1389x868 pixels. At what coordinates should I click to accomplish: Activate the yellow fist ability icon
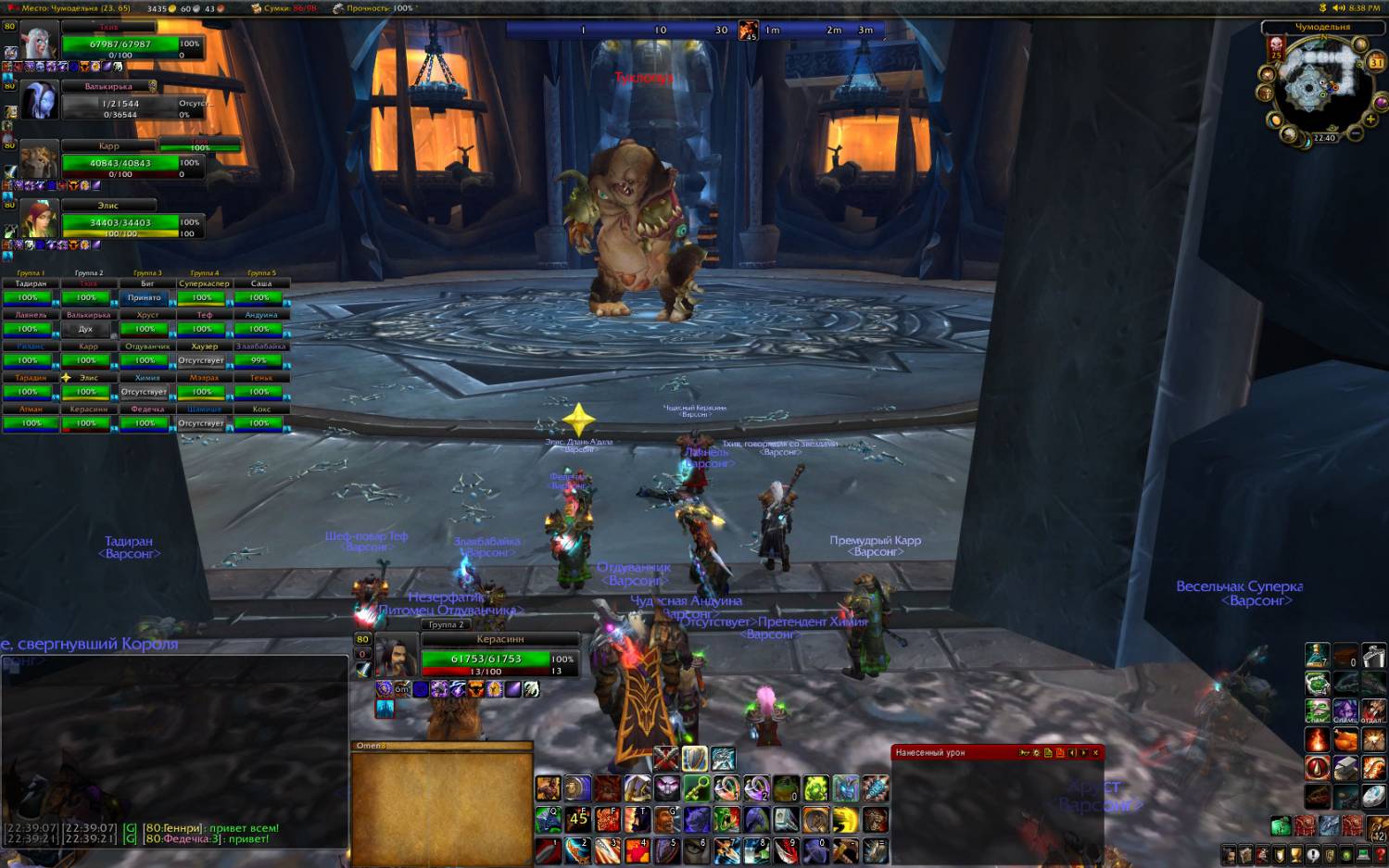click(x=845, y=819)
